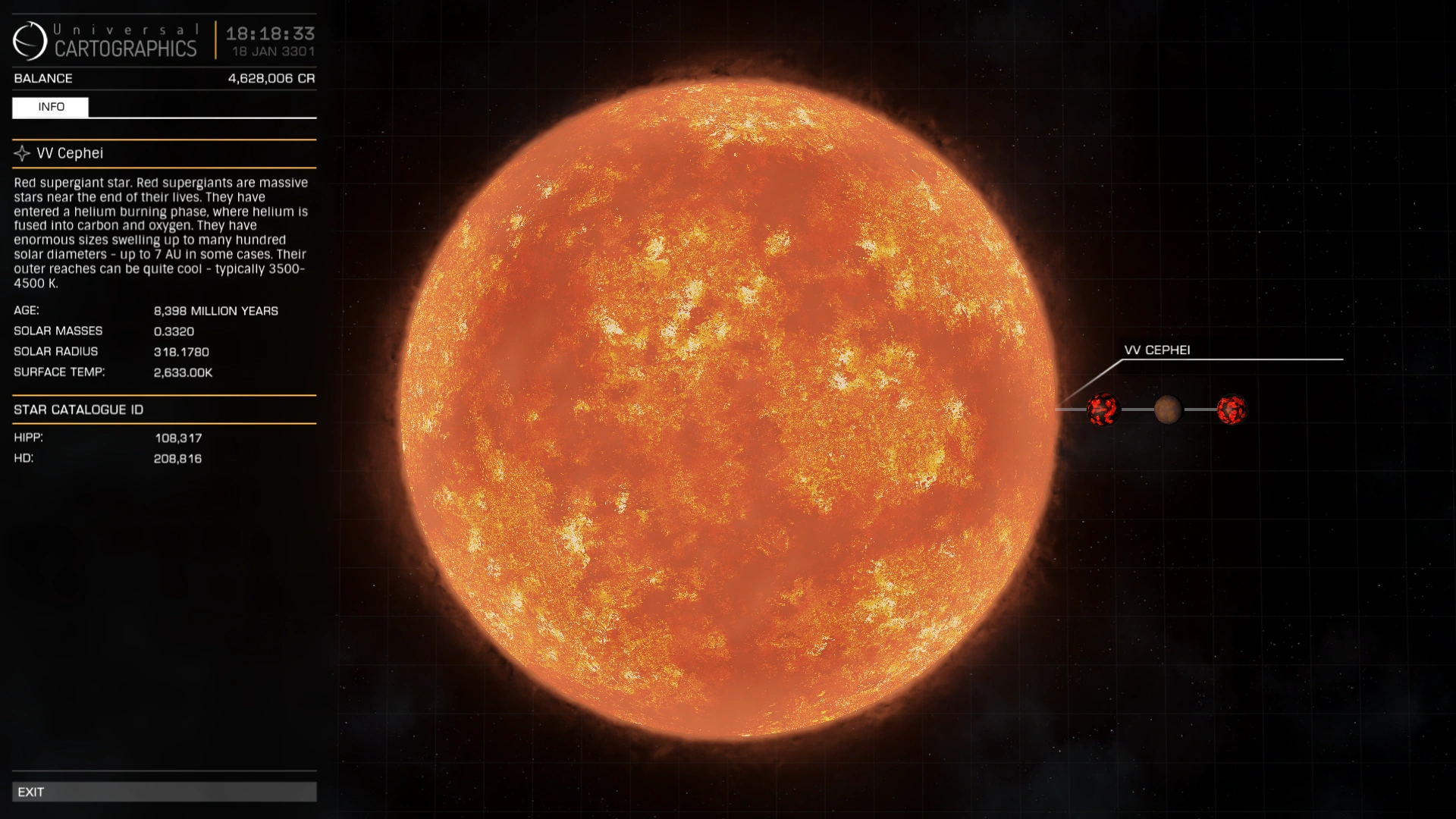Select the brown middle planet in the orrery
This screenshot has height=819, width=1456.
pyautogui.click(x=1168, y=408)
